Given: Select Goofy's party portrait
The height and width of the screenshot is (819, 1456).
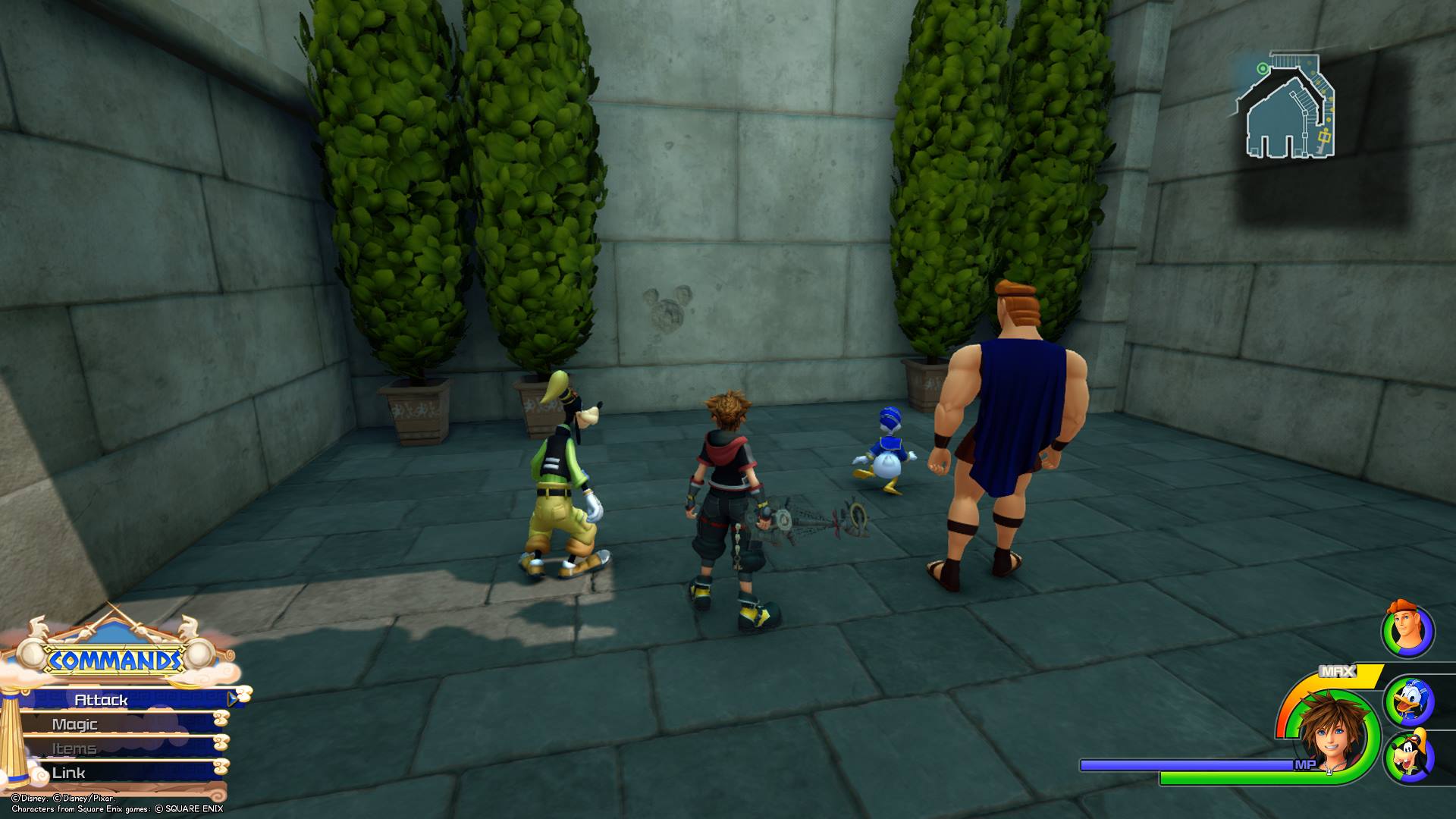Looking at the screenshot, I should click(1409, 758).
